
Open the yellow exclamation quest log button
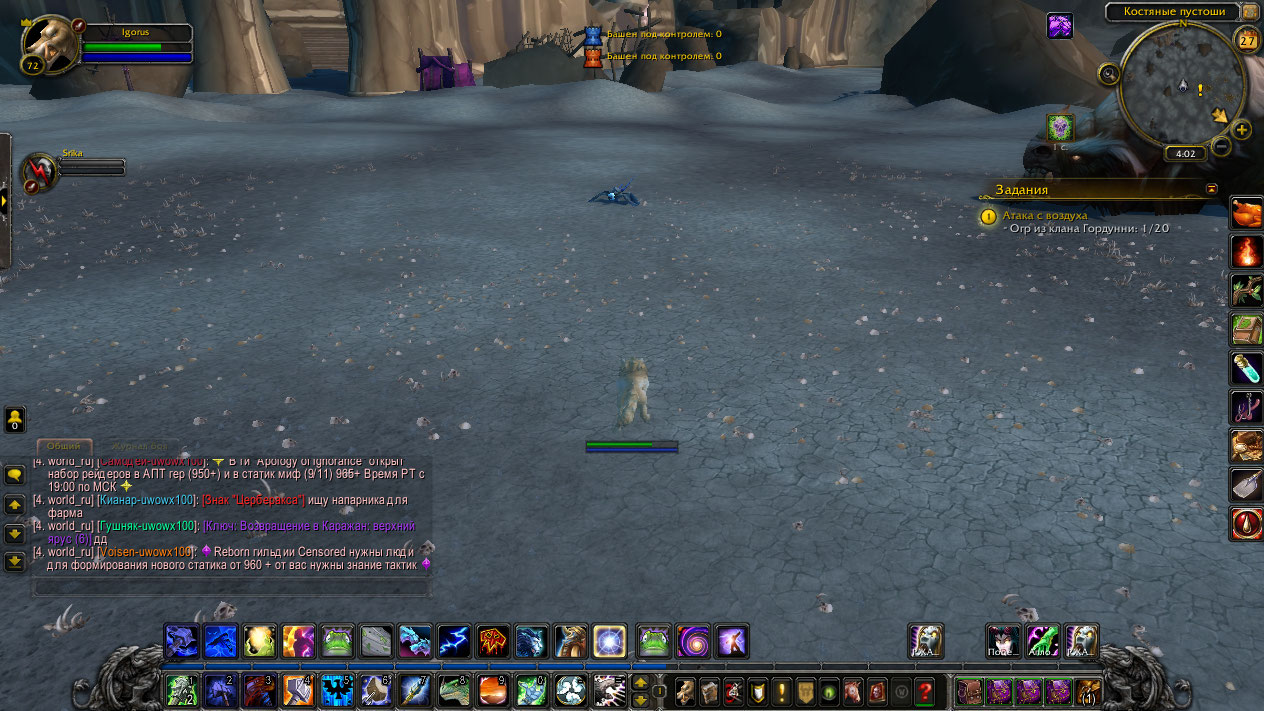pyautogui.click(x=782, y=690)
